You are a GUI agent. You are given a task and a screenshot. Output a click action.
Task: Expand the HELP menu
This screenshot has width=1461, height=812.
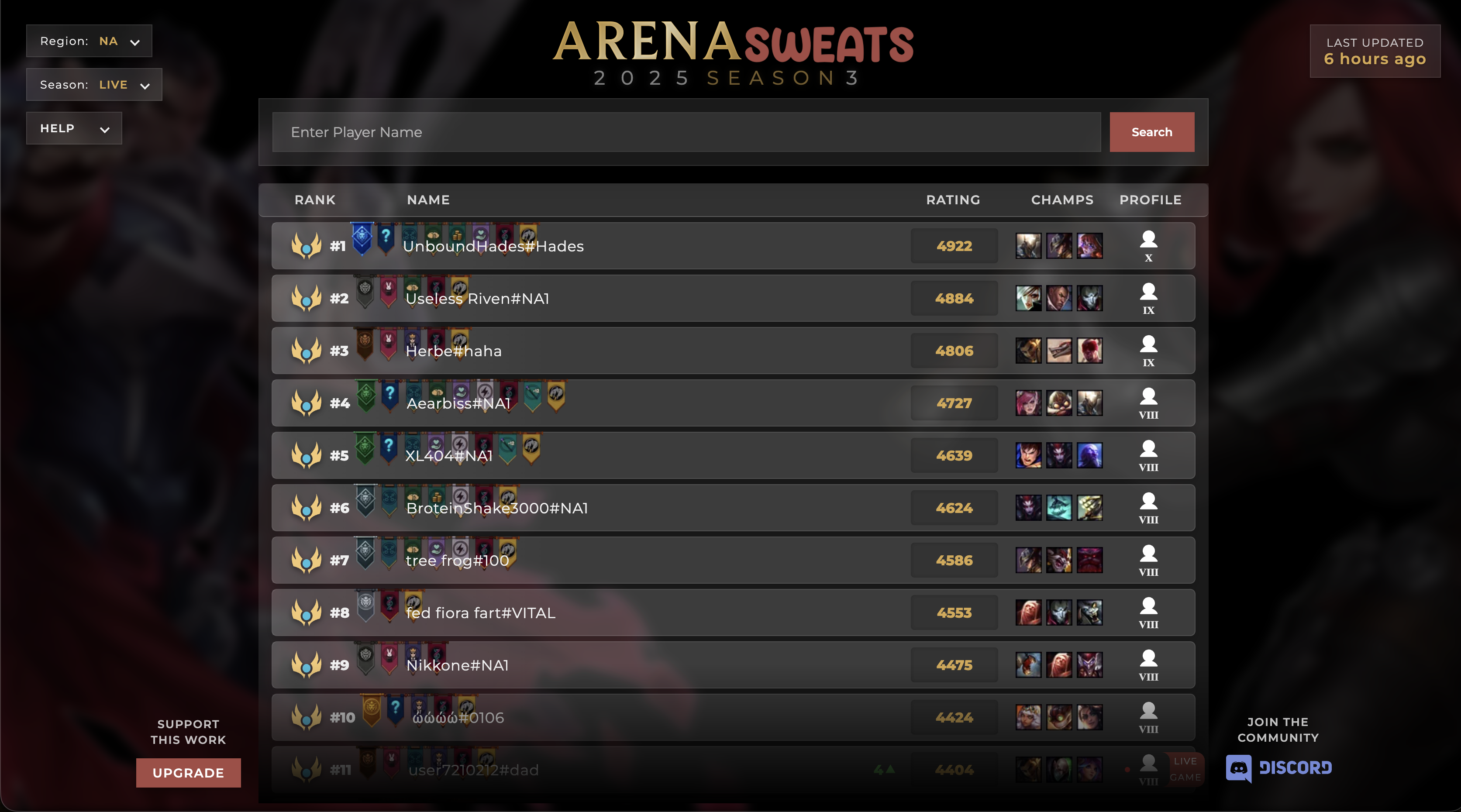(74, 128)
